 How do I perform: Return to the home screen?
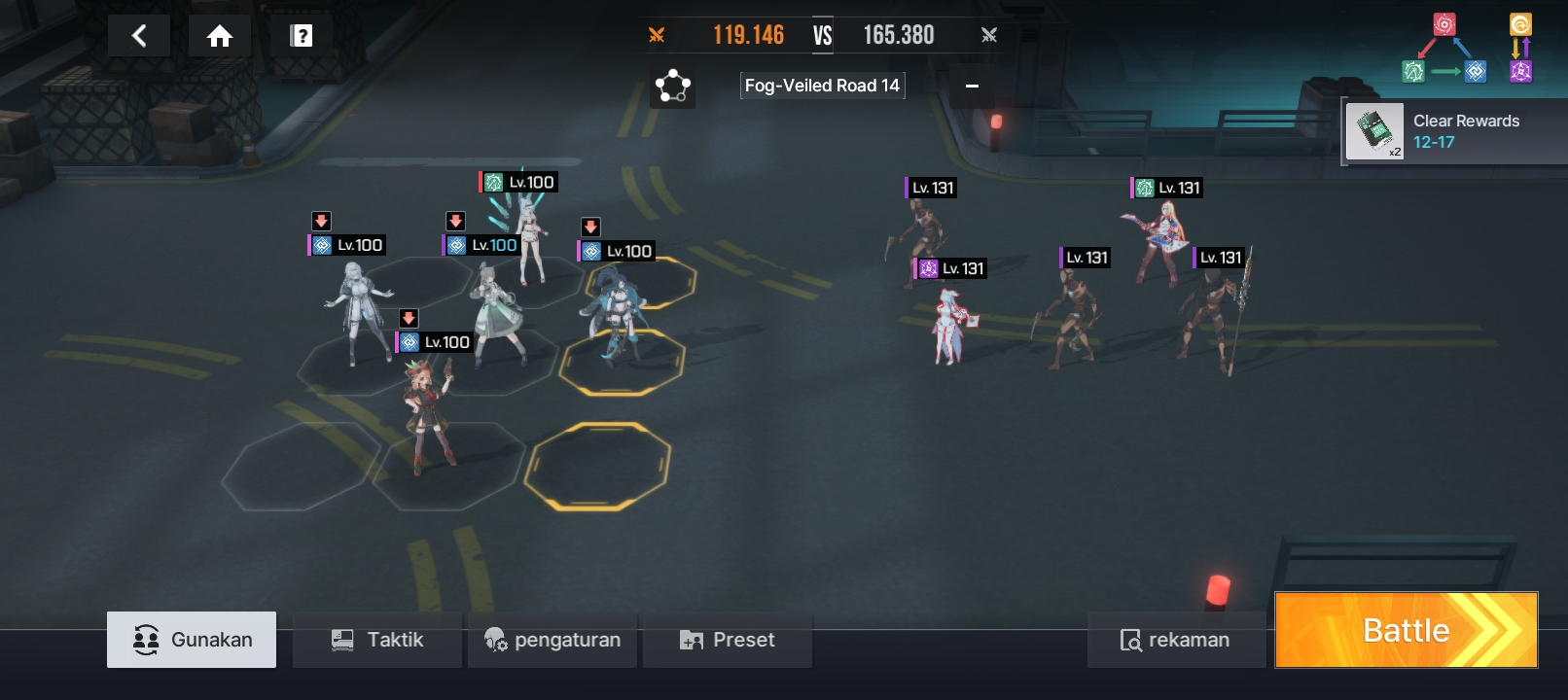point(220,37)
